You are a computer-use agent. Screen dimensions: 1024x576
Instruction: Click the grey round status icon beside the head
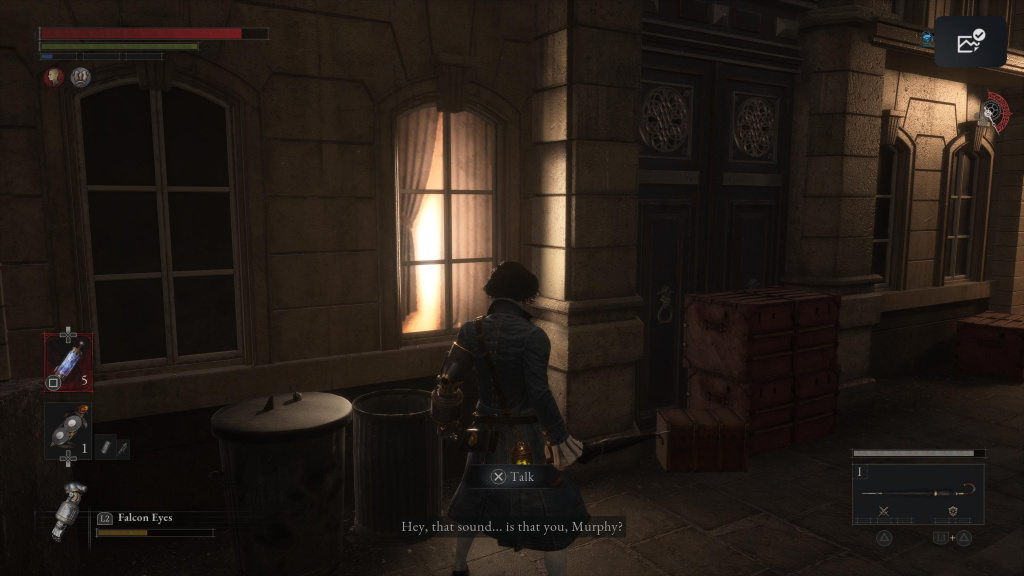click(x=80, y=77)
